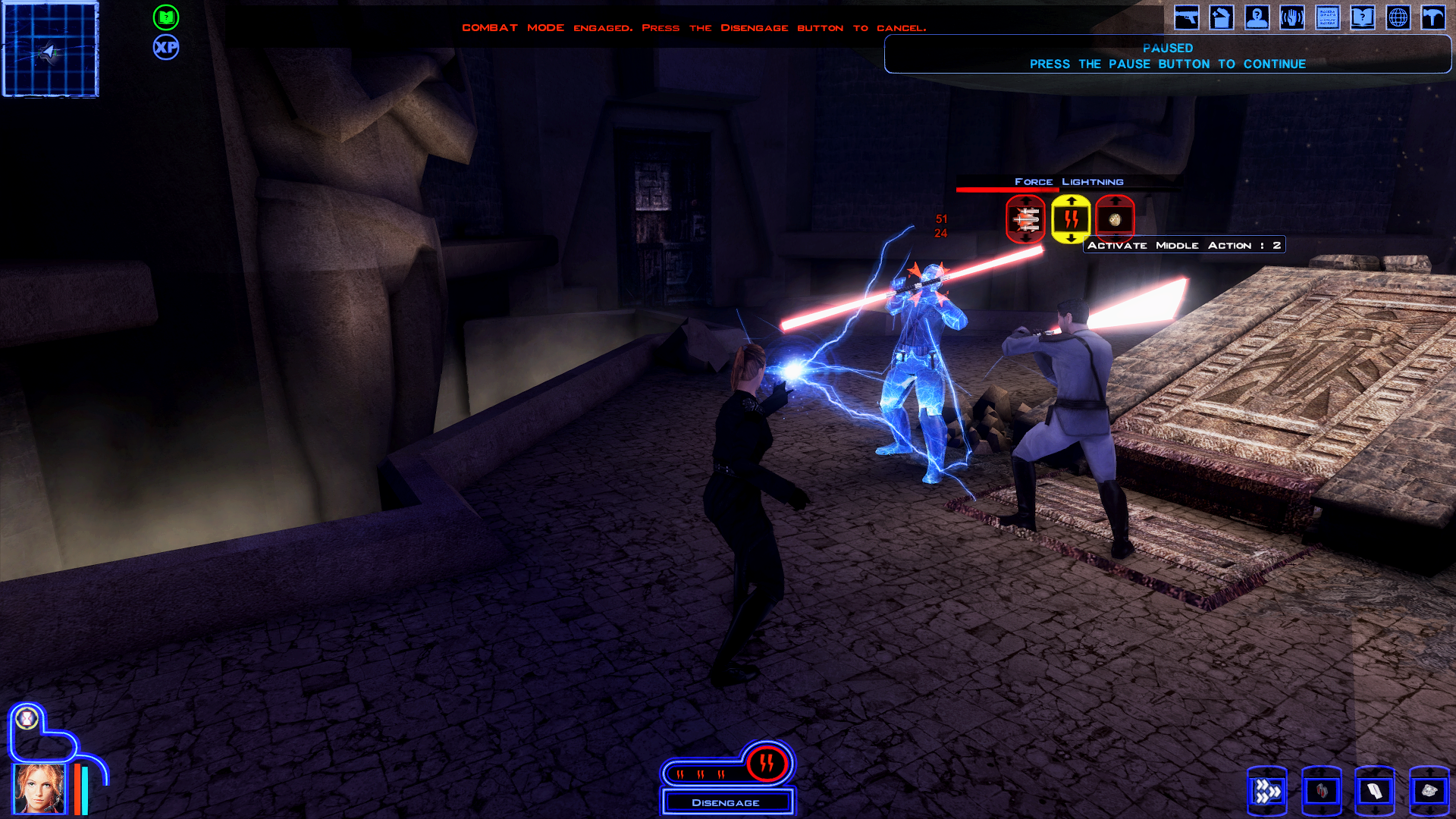Open the Map globe icon

1398,17
